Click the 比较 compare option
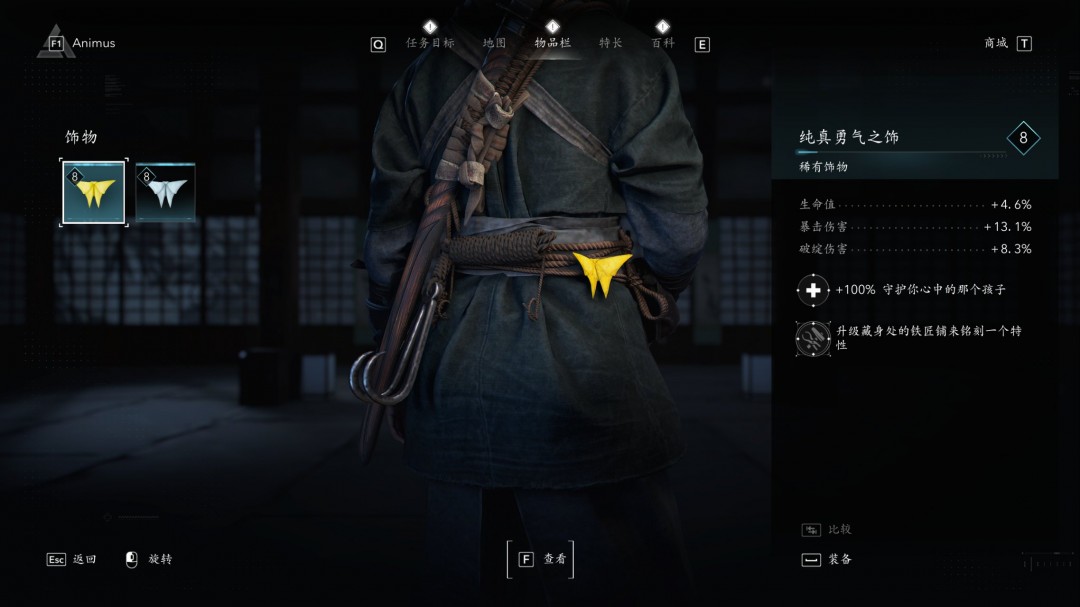Viewport: 1080px width, 607px height. click(829, 529)
